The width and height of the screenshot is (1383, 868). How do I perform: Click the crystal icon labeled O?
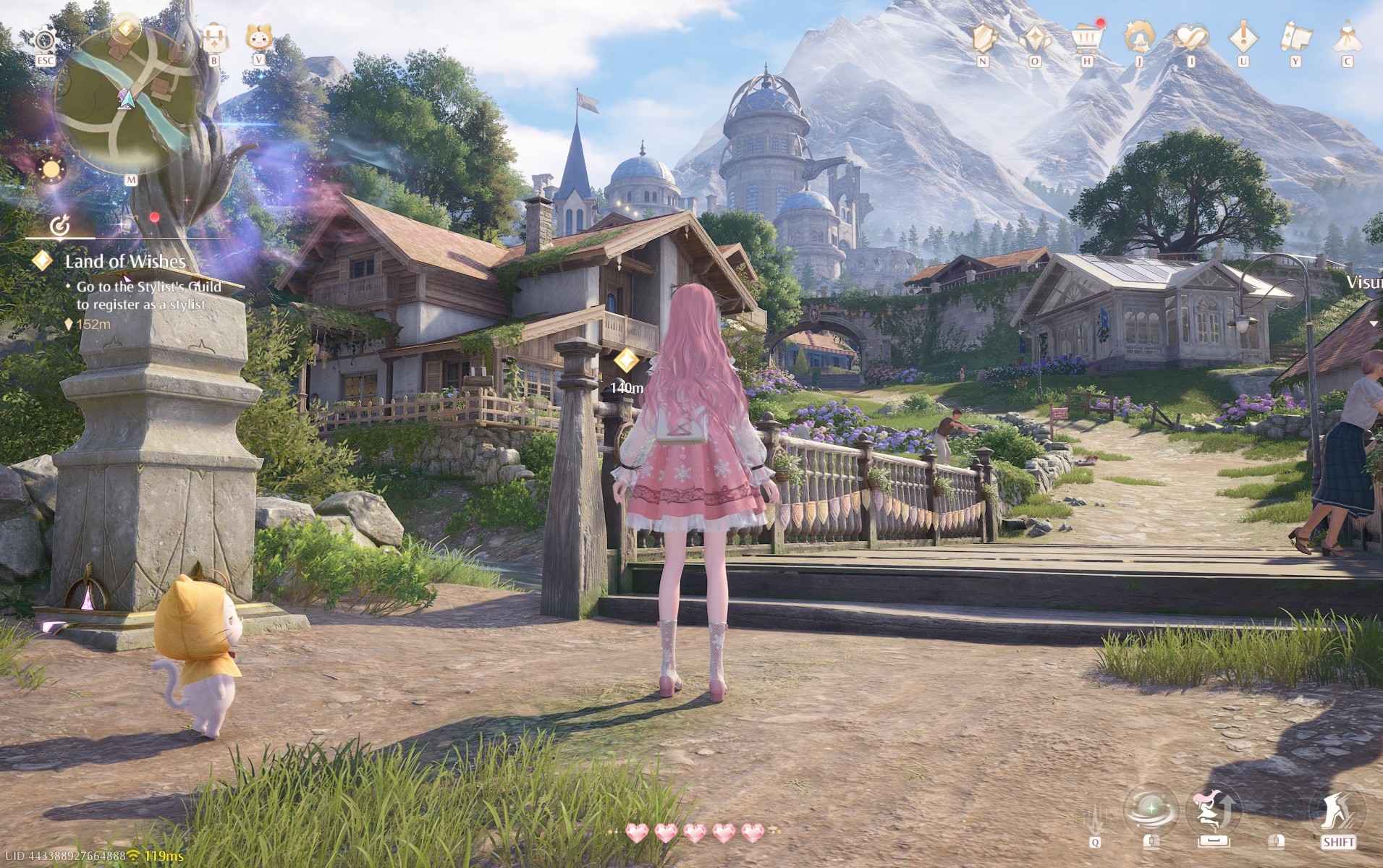pos(1034,38)
